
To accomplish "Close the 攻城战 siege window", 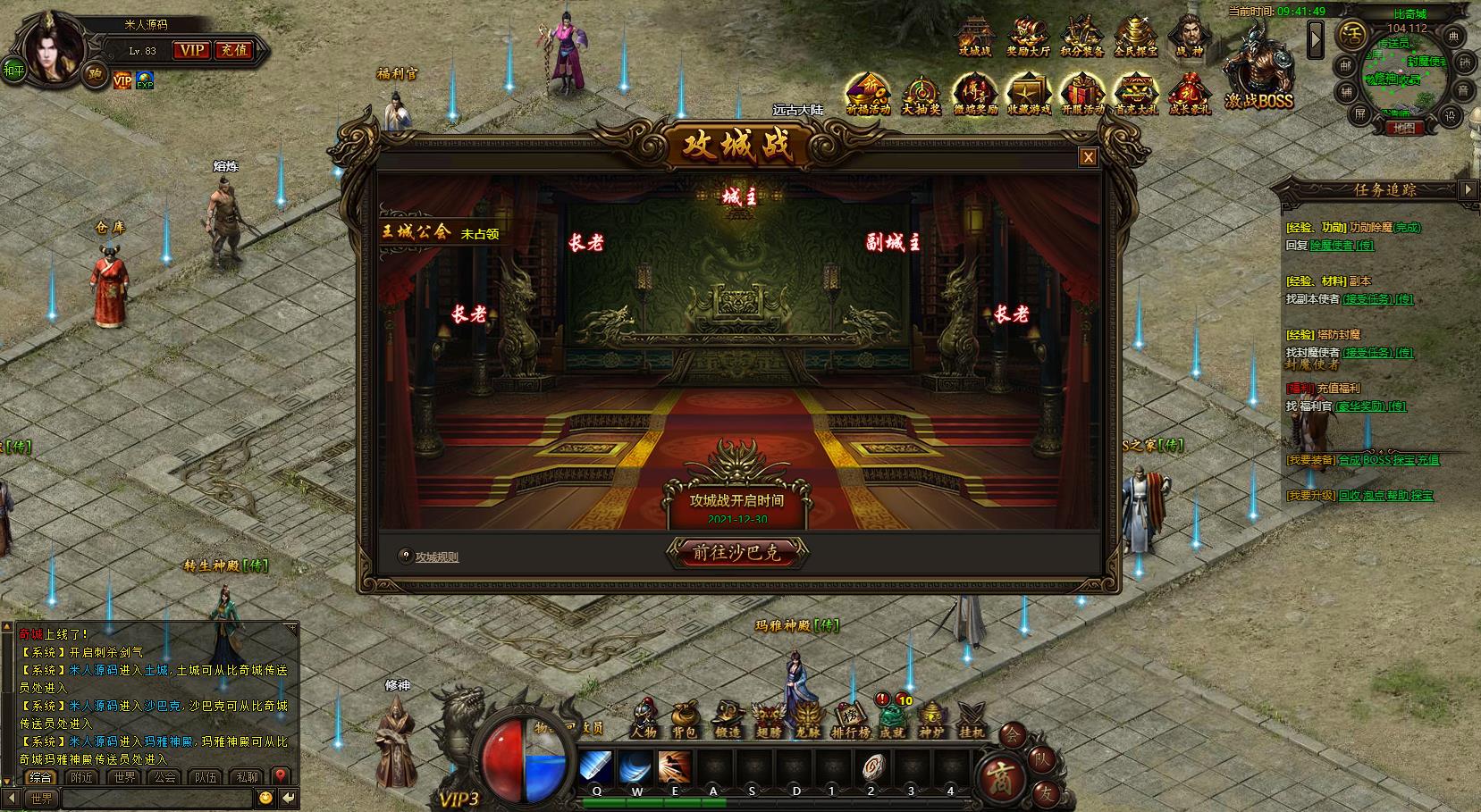I will (1088, 157).
